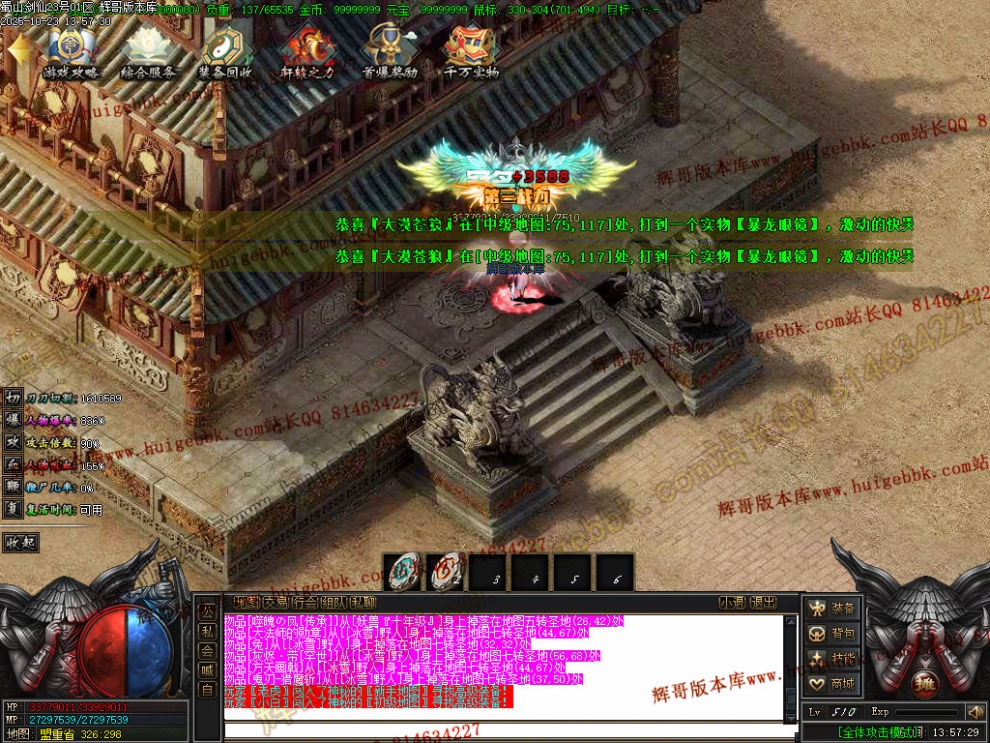Screen dimensions: 990x743
Task: Open the 技能 skills panel
Action: click(832, 658)
